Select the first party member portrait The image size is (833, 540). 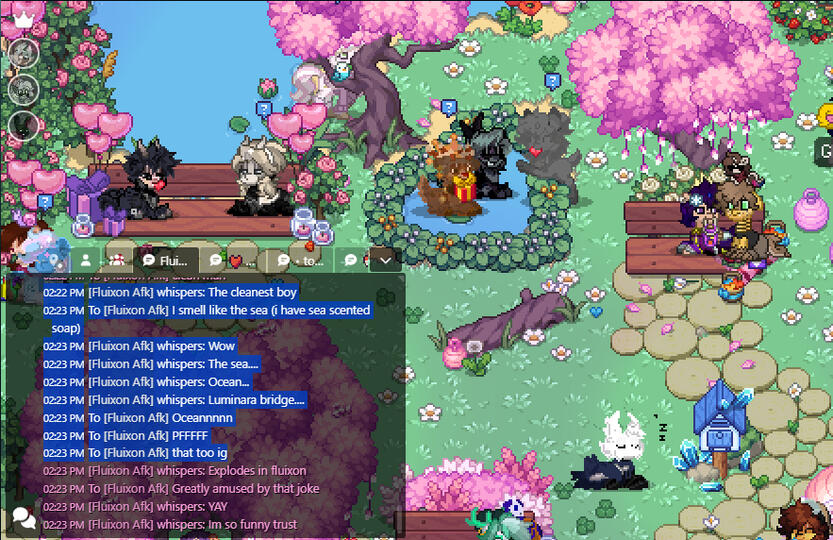click(23, 53)
